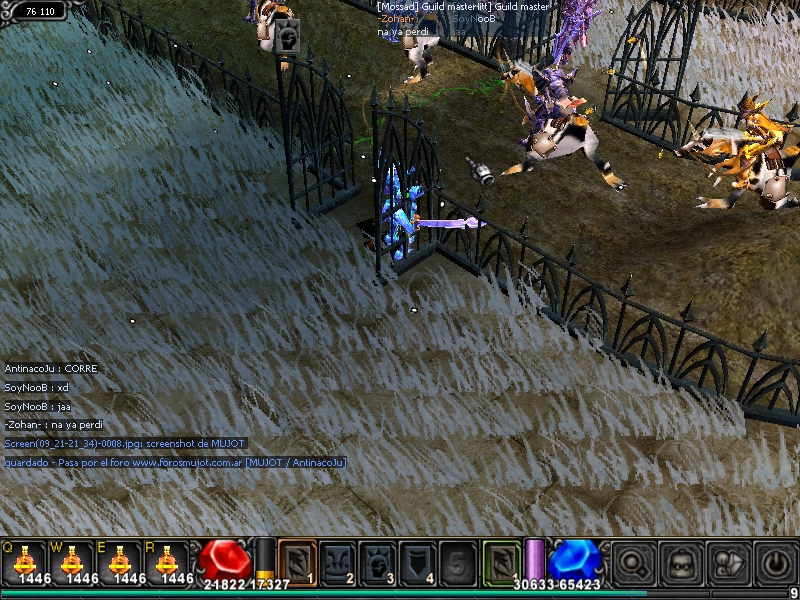Use the potion in the E slot
The width and height of the screenshot is (800, 600).
(120, 560)
